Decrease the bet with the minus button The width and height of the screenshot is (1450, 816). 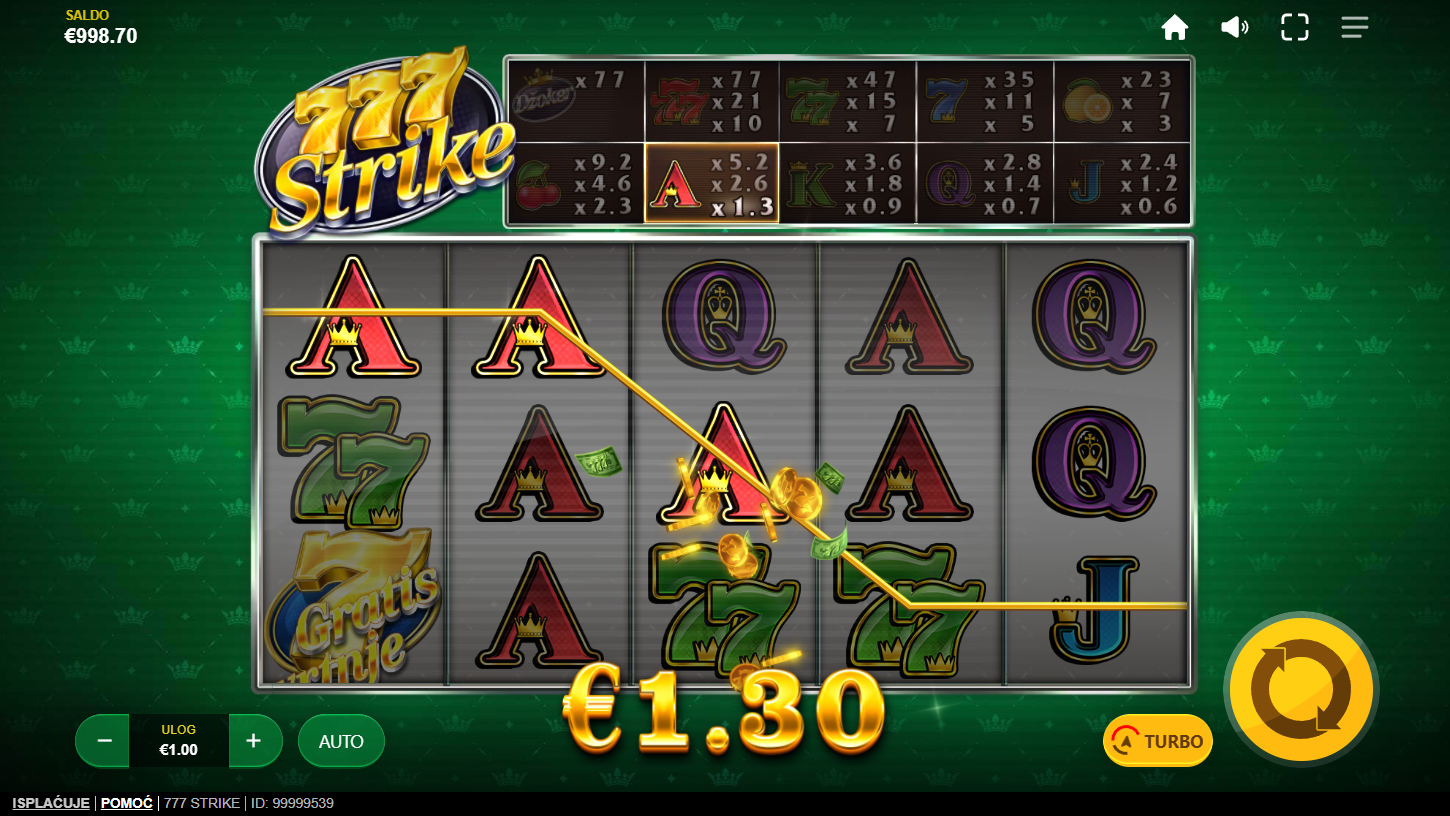[104, 741]
